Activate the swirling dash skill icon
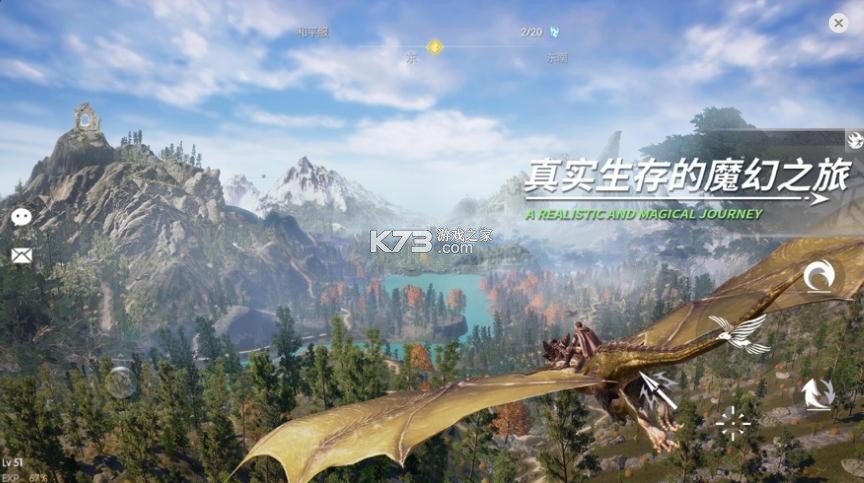 (x=820, y=276)
